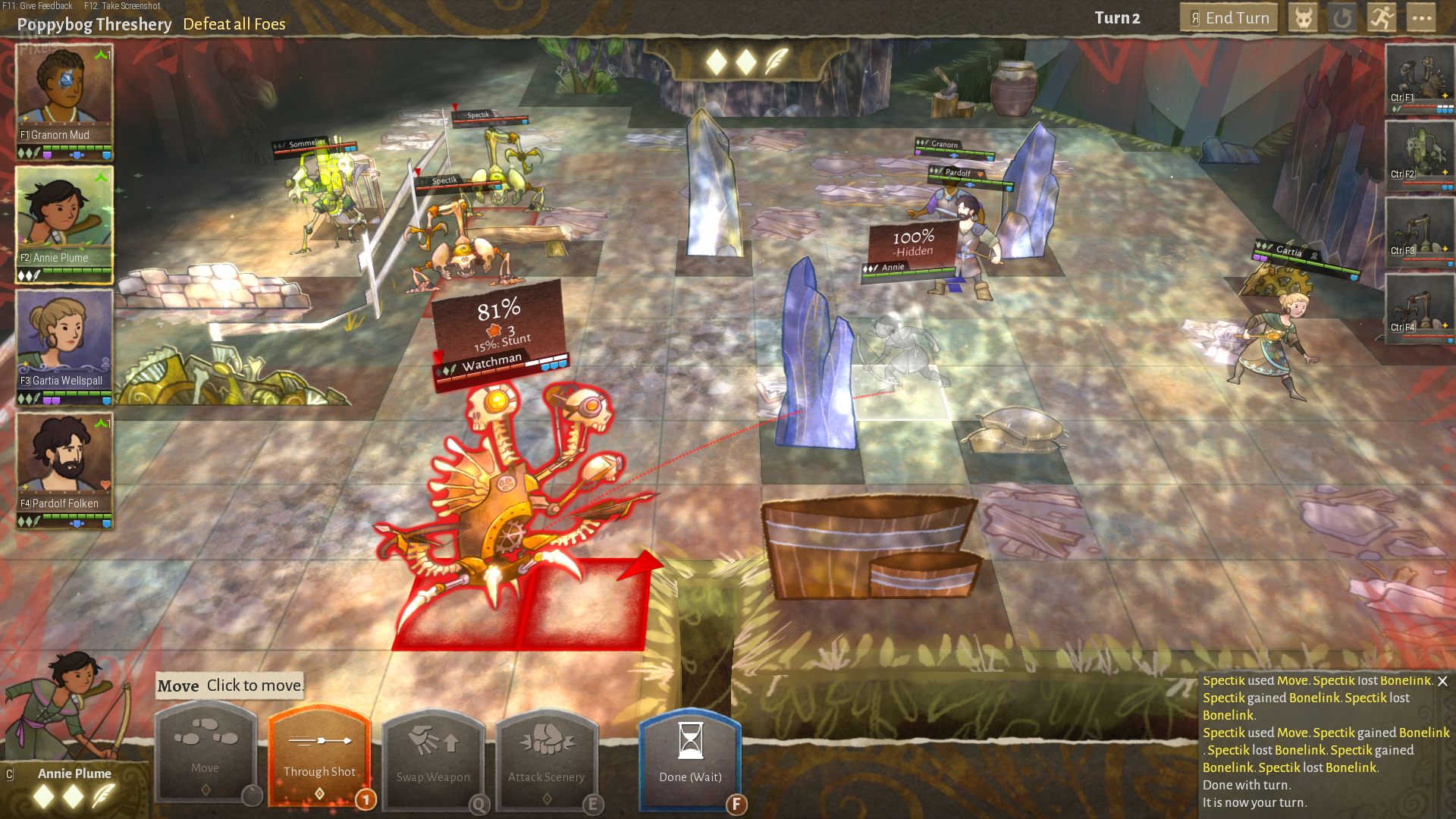Select the Ctrl F3 enemy portrait
The height and width of the screenshot is (819, 1456).
tap(1420, 231)
